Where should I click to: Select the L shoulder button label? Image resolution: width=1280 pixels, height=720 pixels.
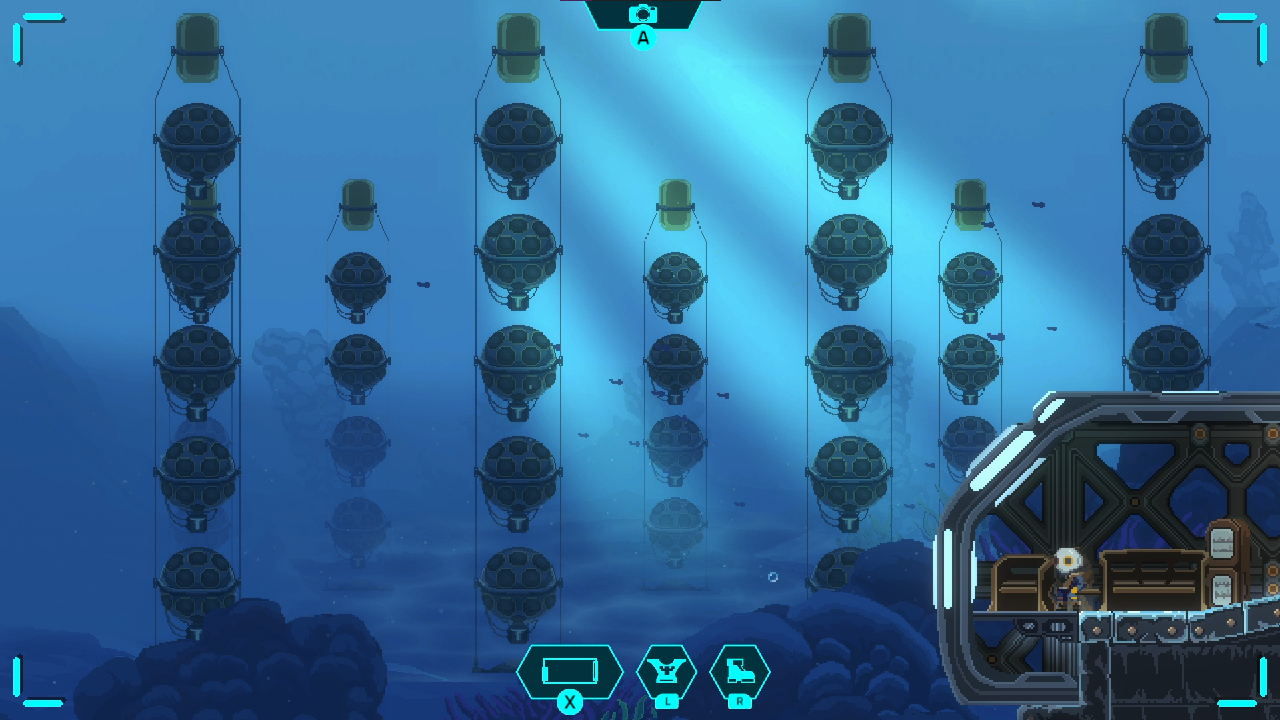(x=668, y=702)
